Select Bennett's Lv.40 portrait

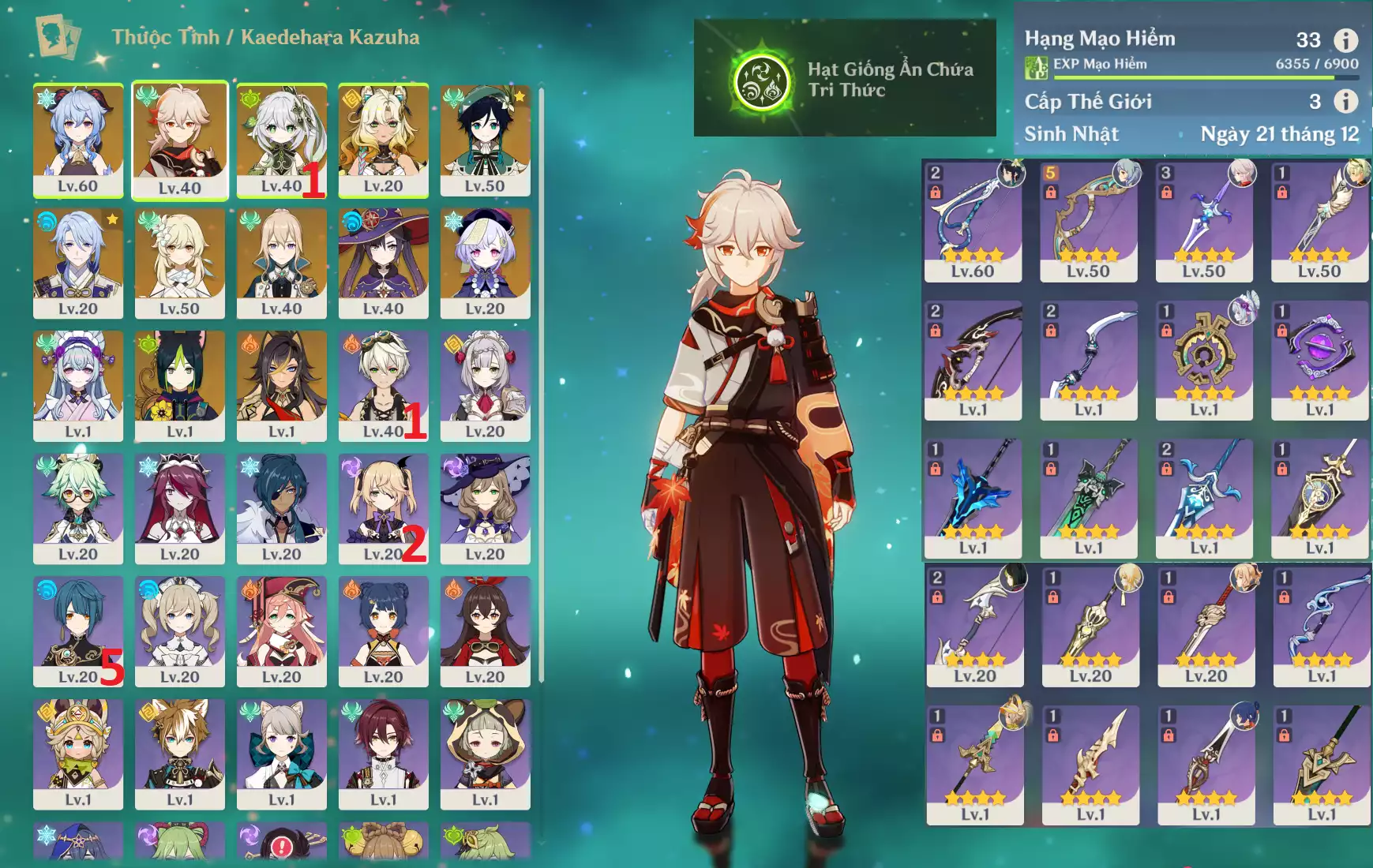click(x=383, y=385)
